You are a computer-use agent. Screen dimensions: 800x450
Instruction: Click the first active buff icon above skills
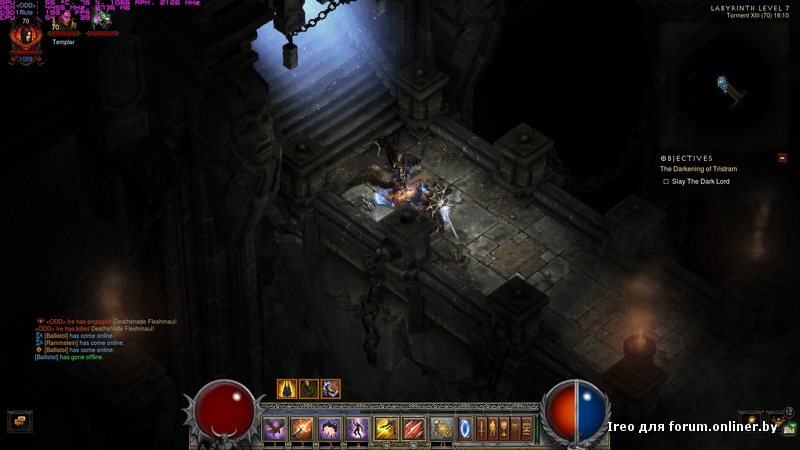pos(287,389)
